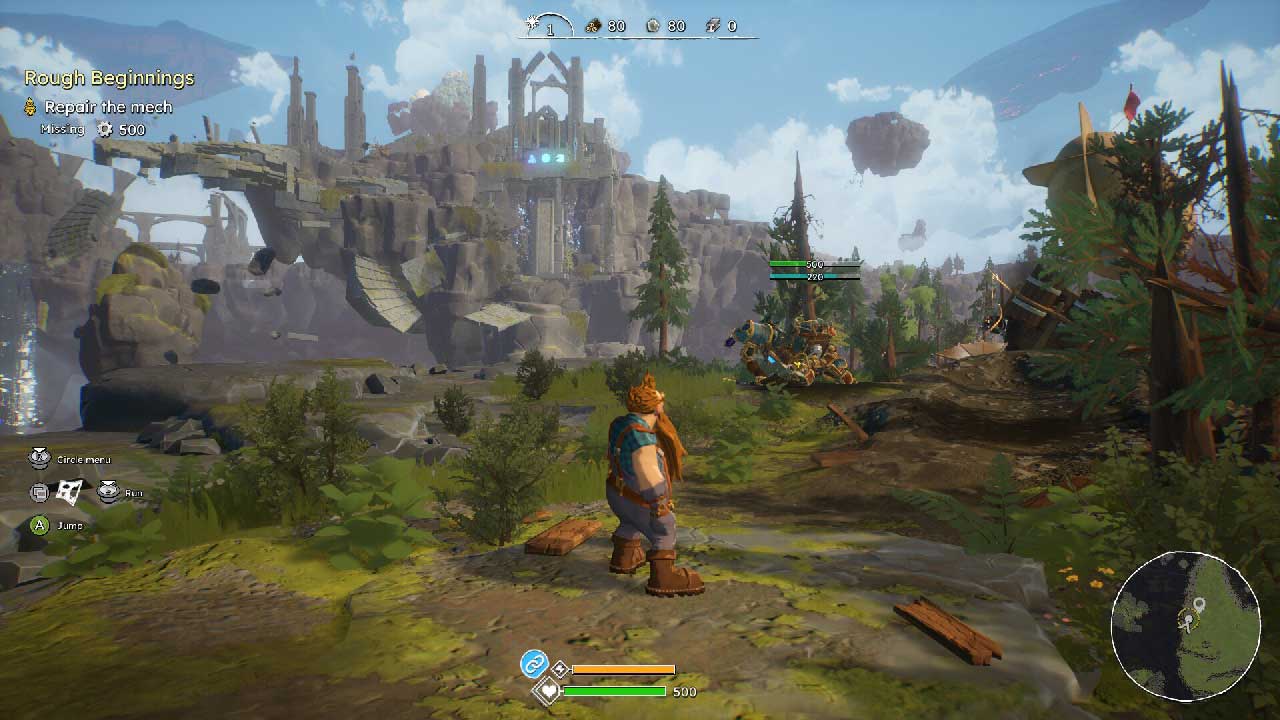The image size is (1280, 720).
Task: Select the metal ingot resource icon
Action: (713, 26)
